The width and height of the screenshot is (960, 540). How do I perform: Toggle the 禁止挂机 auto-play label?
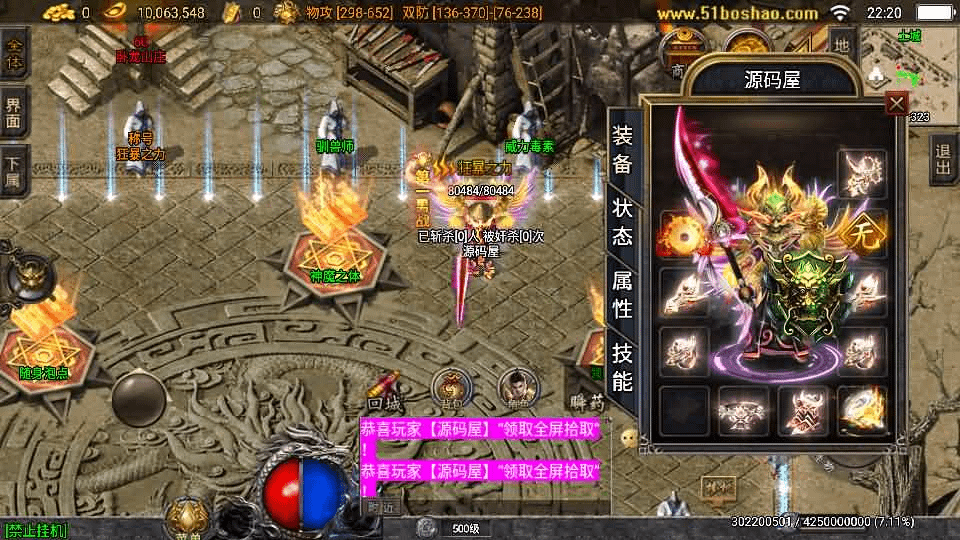click(x=35, y=531)
